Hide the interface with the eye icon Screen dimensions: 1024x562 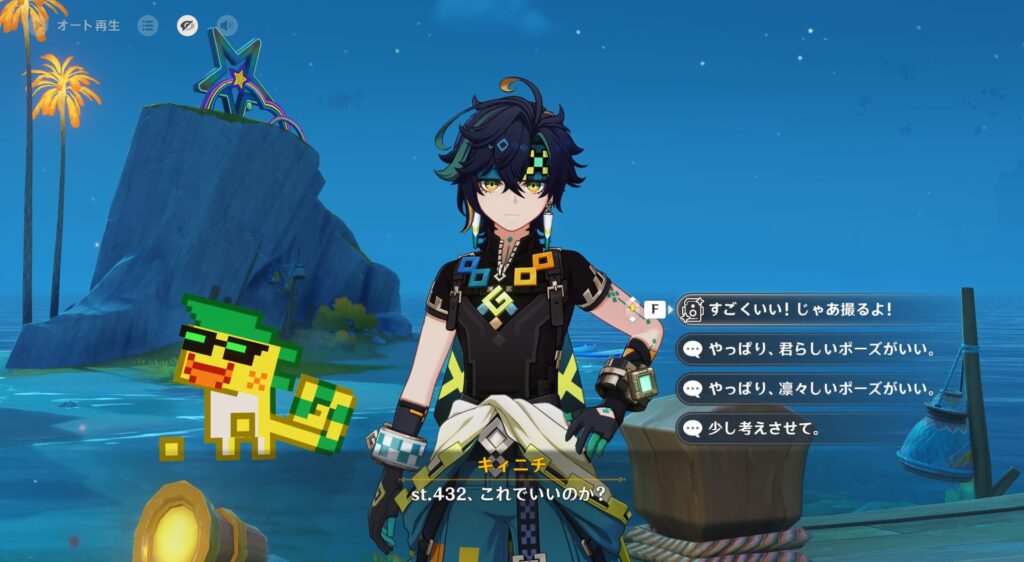click(187, 25)
